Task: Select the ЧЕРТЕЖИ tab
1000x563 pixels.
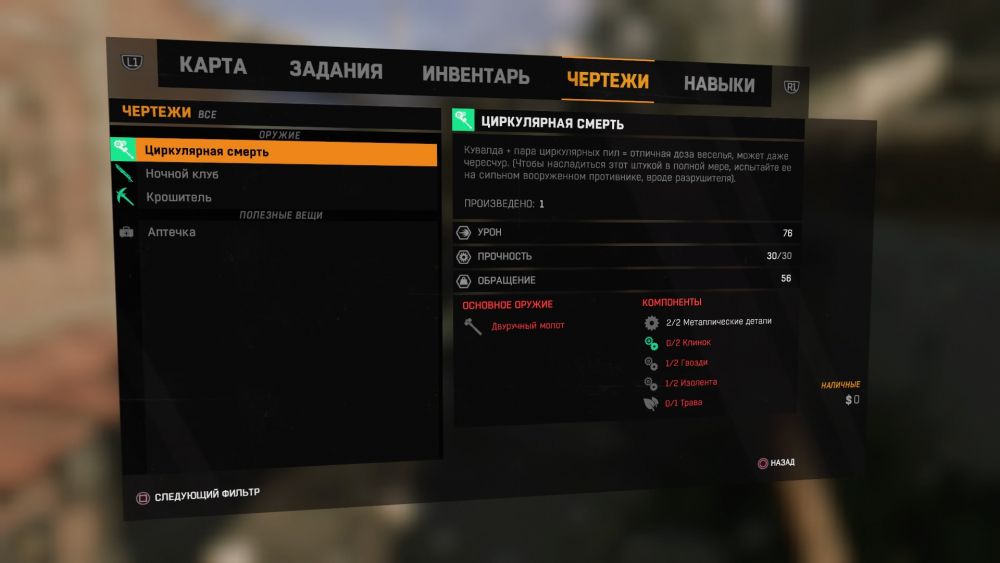Action: [607, 80]
